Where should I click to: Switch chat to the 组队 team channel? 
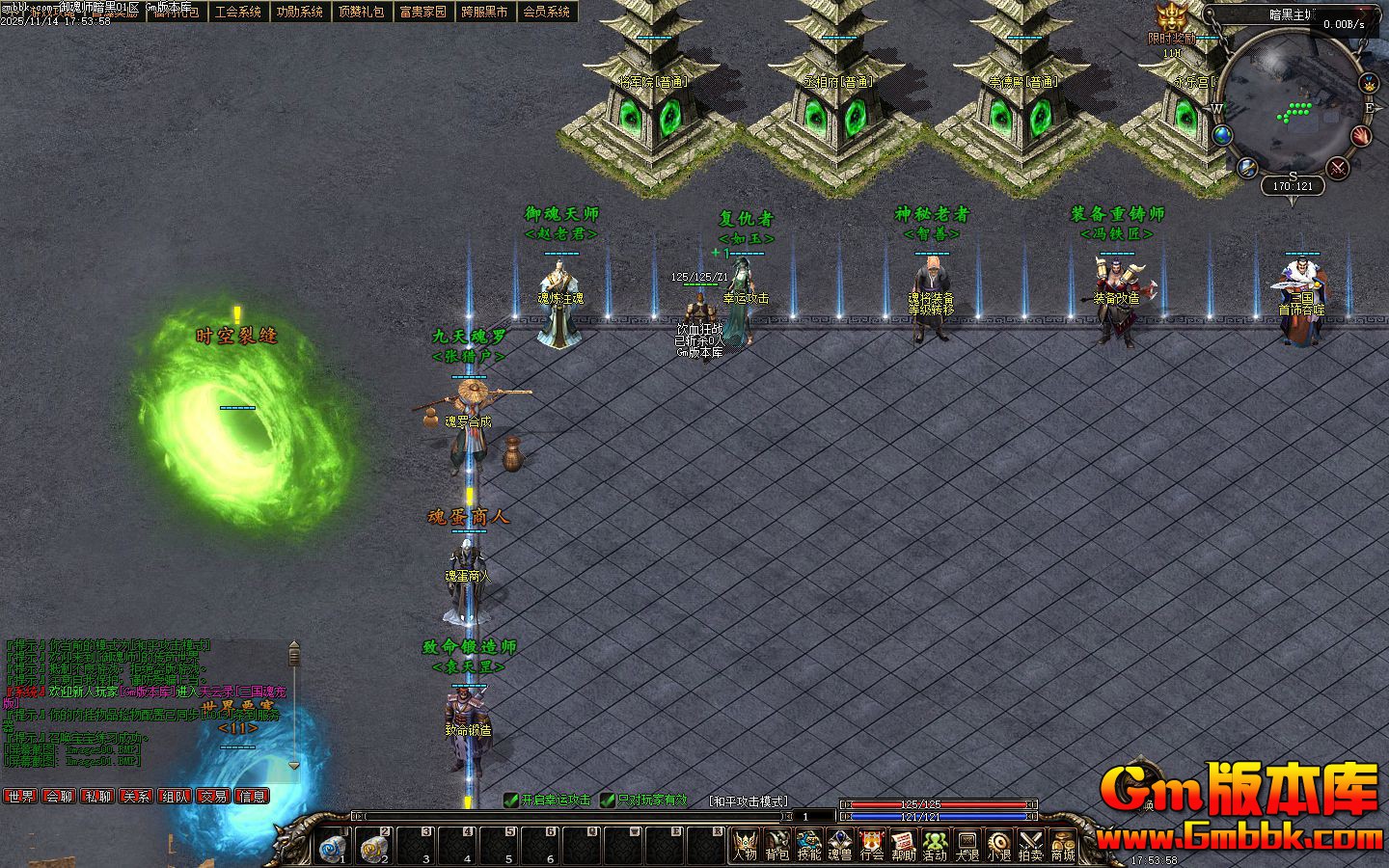(x=175, y=797)
